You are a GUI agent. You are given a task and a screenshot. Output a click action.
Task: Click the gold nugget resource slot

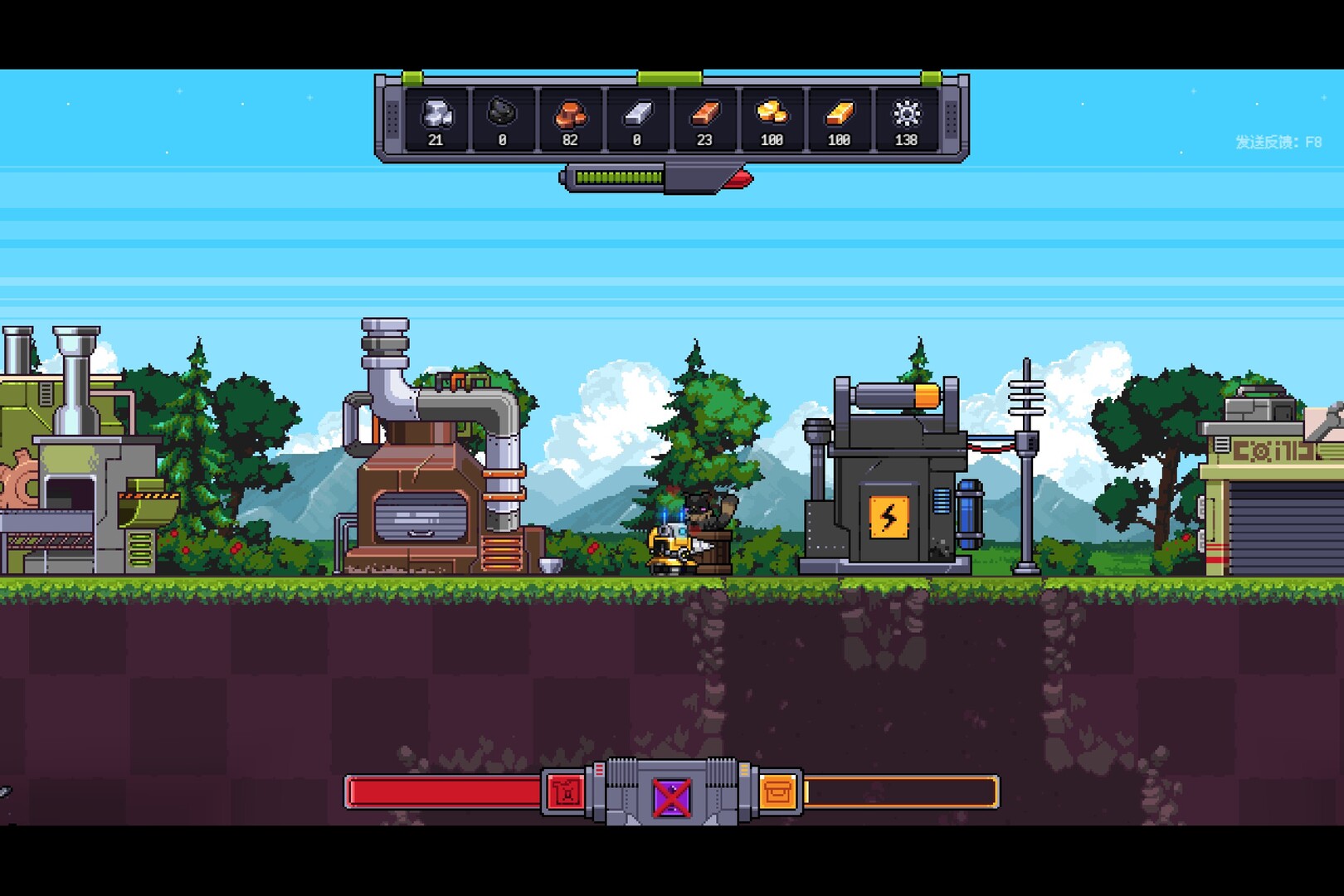772,119
